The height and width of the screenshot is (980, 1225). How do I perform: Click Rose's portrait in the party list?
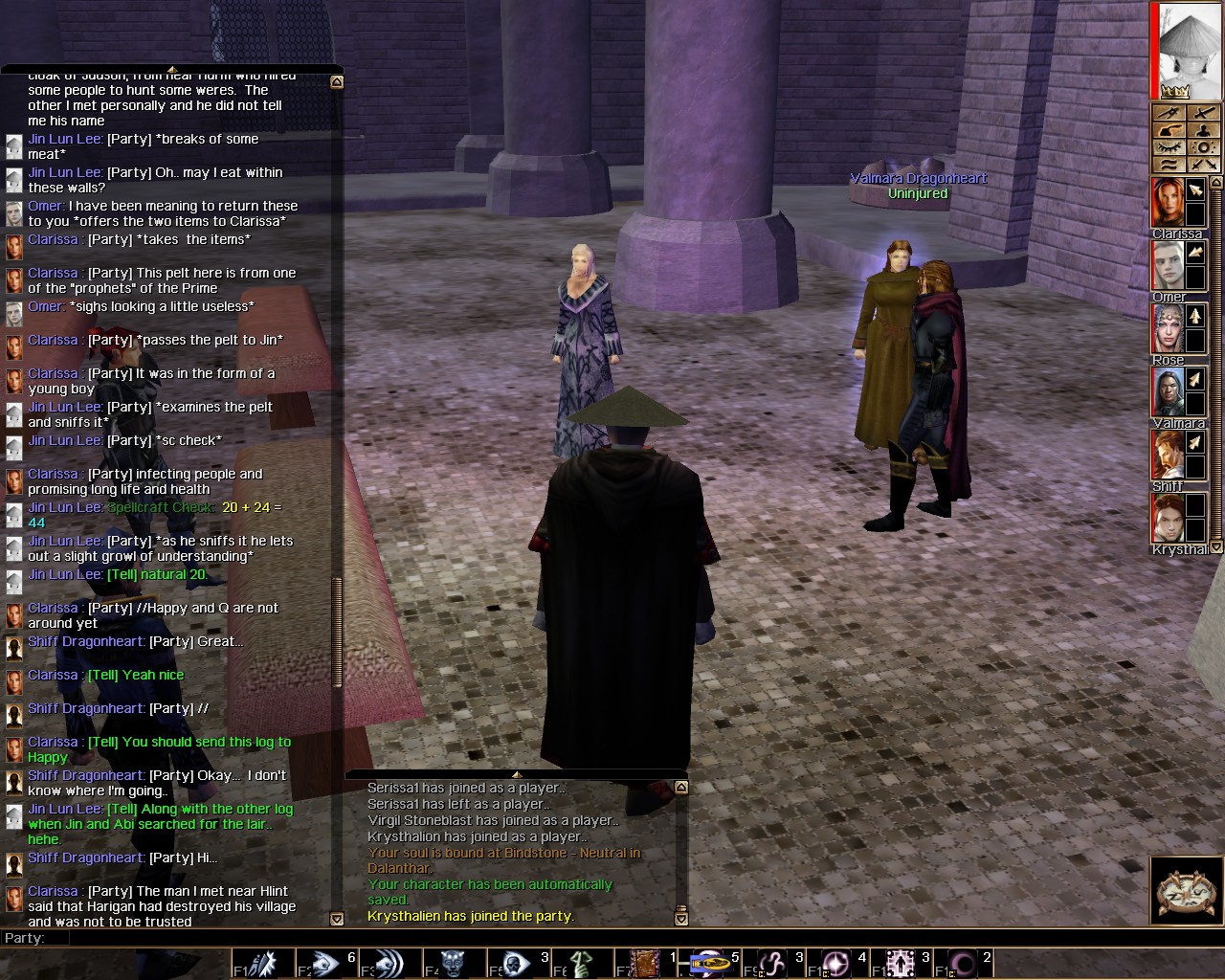1167,328
